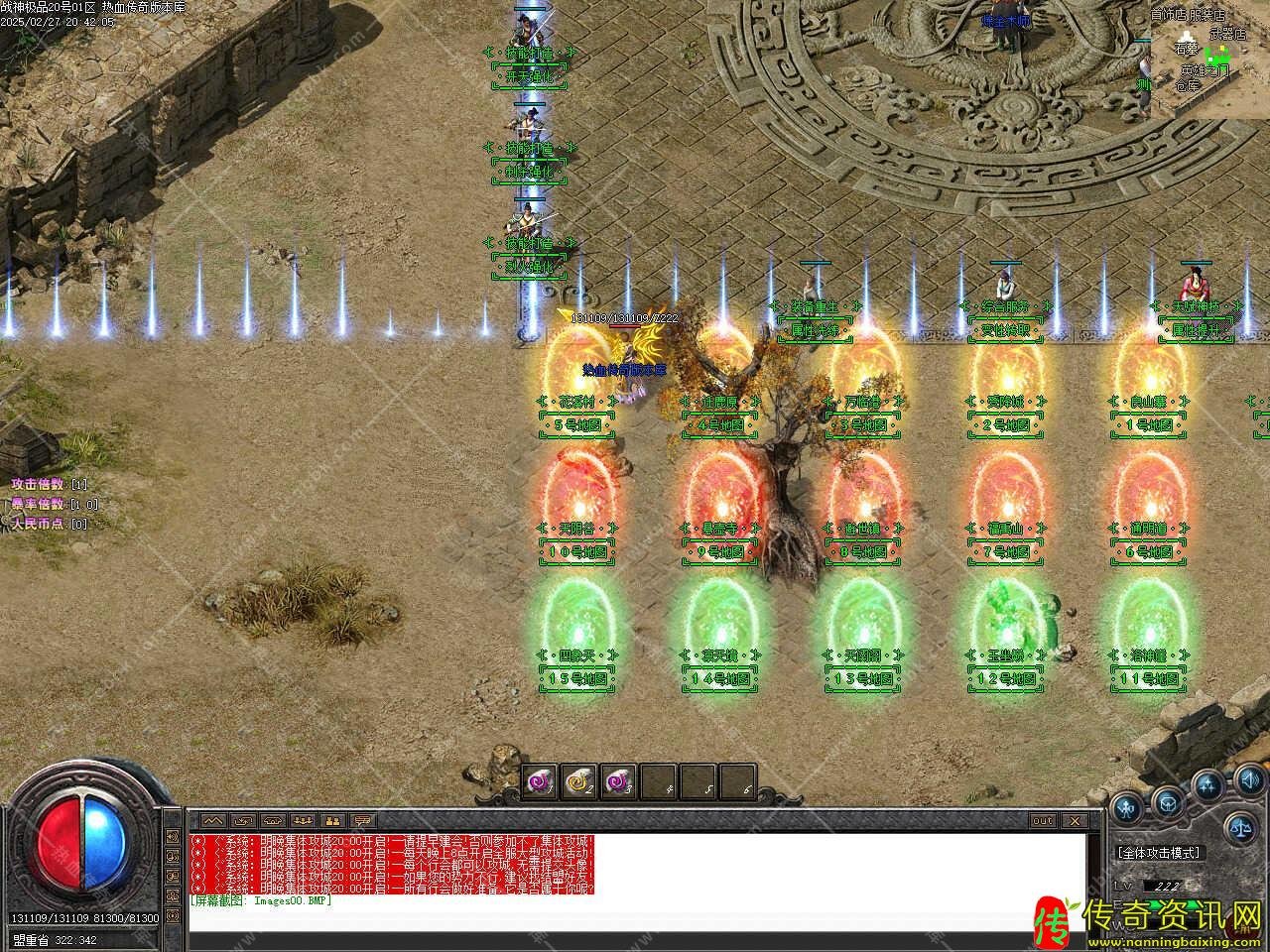Select the speech bubble chat tab
The image size is (1270, 952).
pyautogui.click(x=363, y=820)
